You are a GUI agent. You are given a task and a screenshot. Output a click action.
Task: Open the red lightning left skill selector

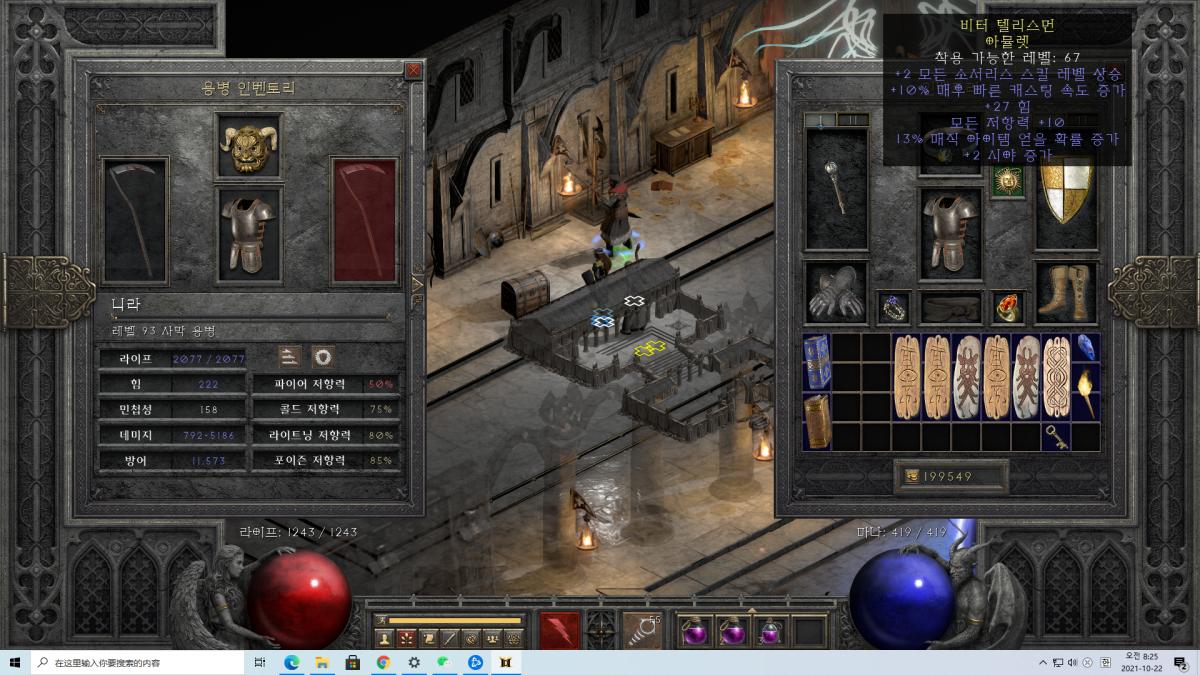tap(559, 630)
